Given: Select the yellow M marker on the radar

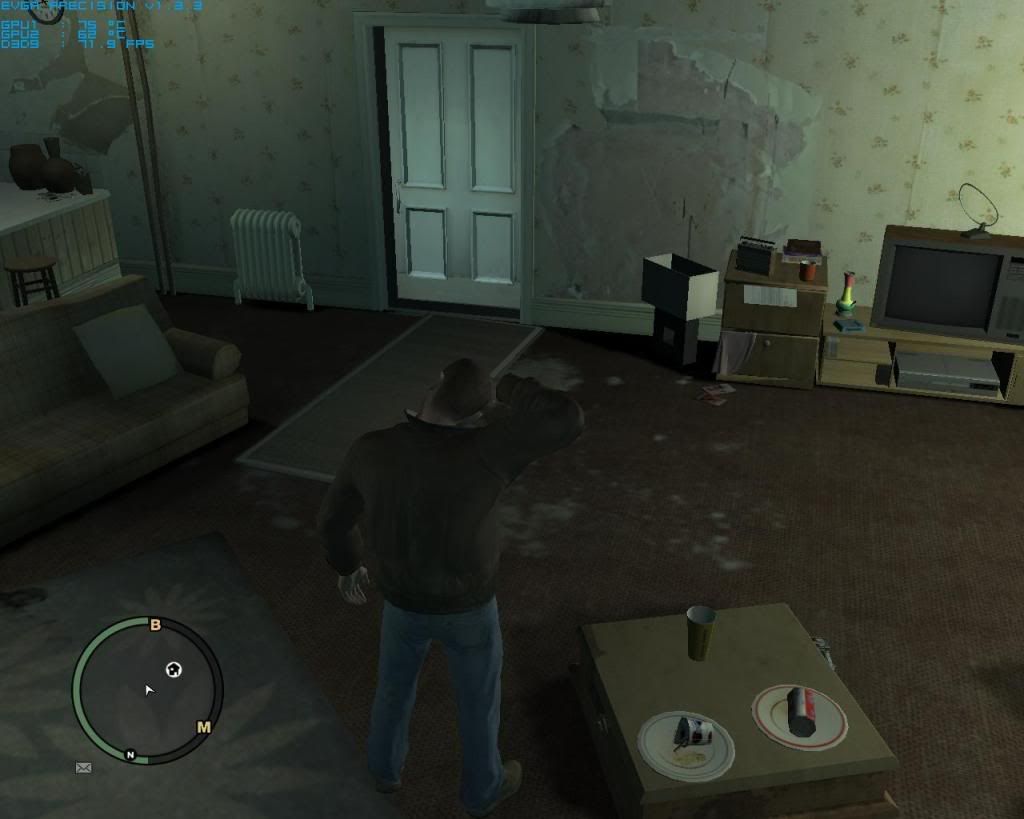Looking at the screenshot, I should click(204, 727).
